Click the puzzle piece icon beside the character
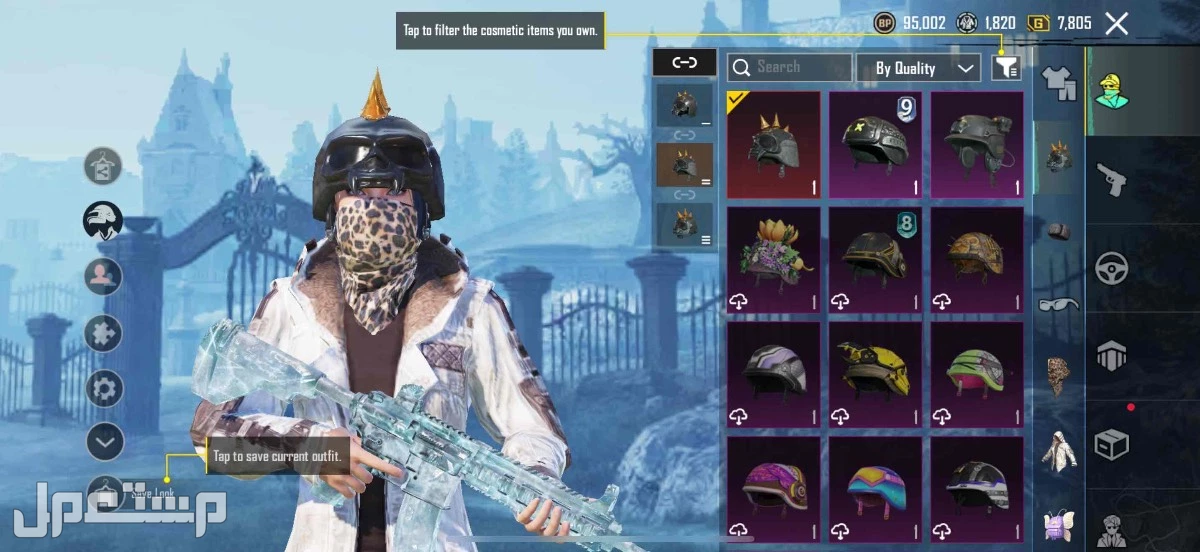Viewport: 1200px width, 552px height. coord(104,333)
